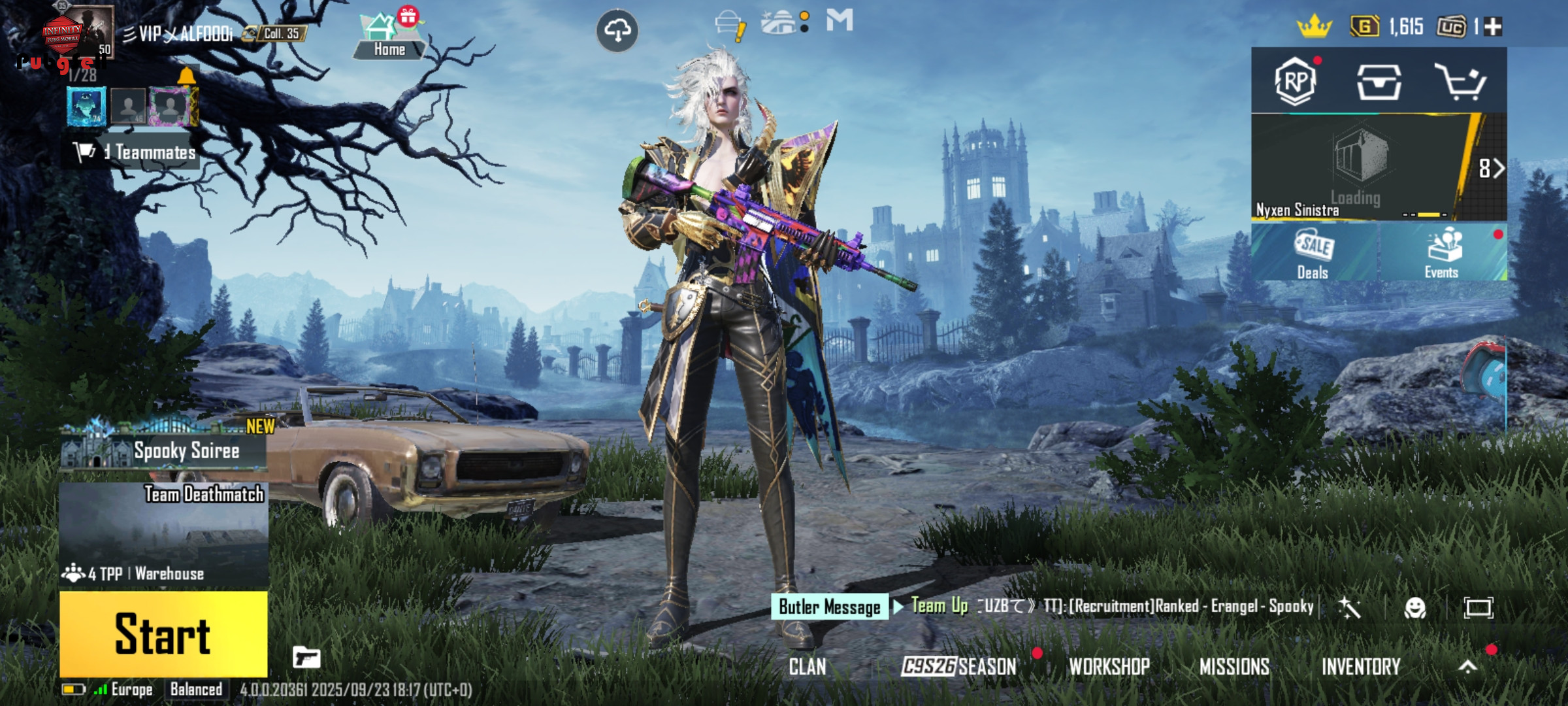Add UC with the plus button

[x=1493, y=27]
